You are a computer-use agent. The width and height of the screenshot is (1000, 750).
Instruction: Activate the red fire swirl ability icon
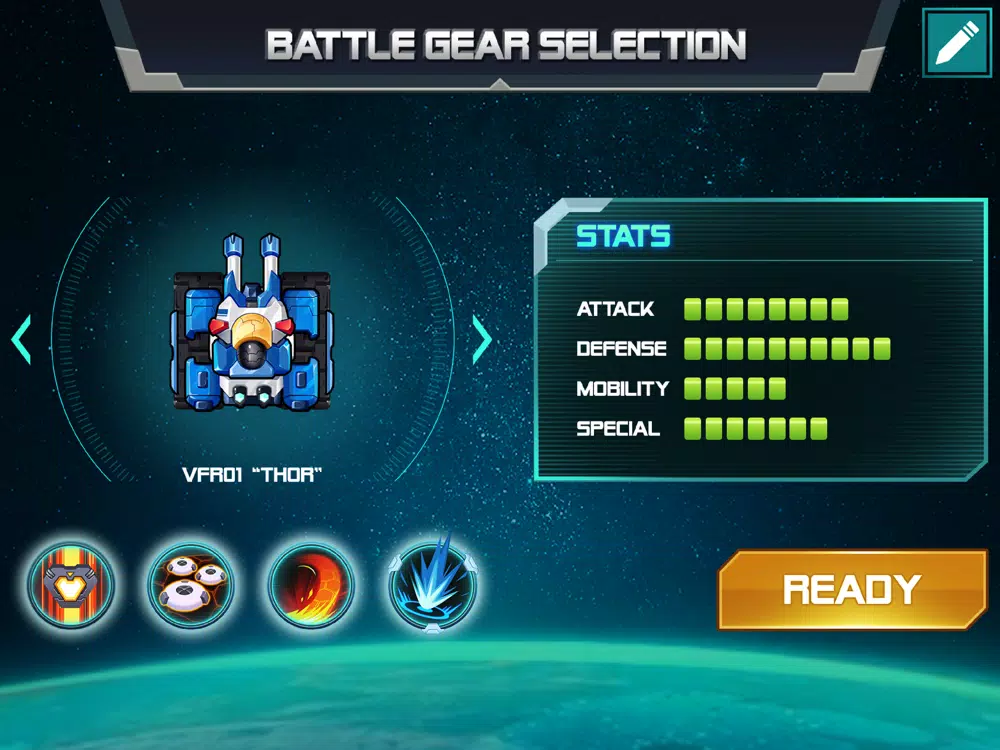[x=311, y=584]
